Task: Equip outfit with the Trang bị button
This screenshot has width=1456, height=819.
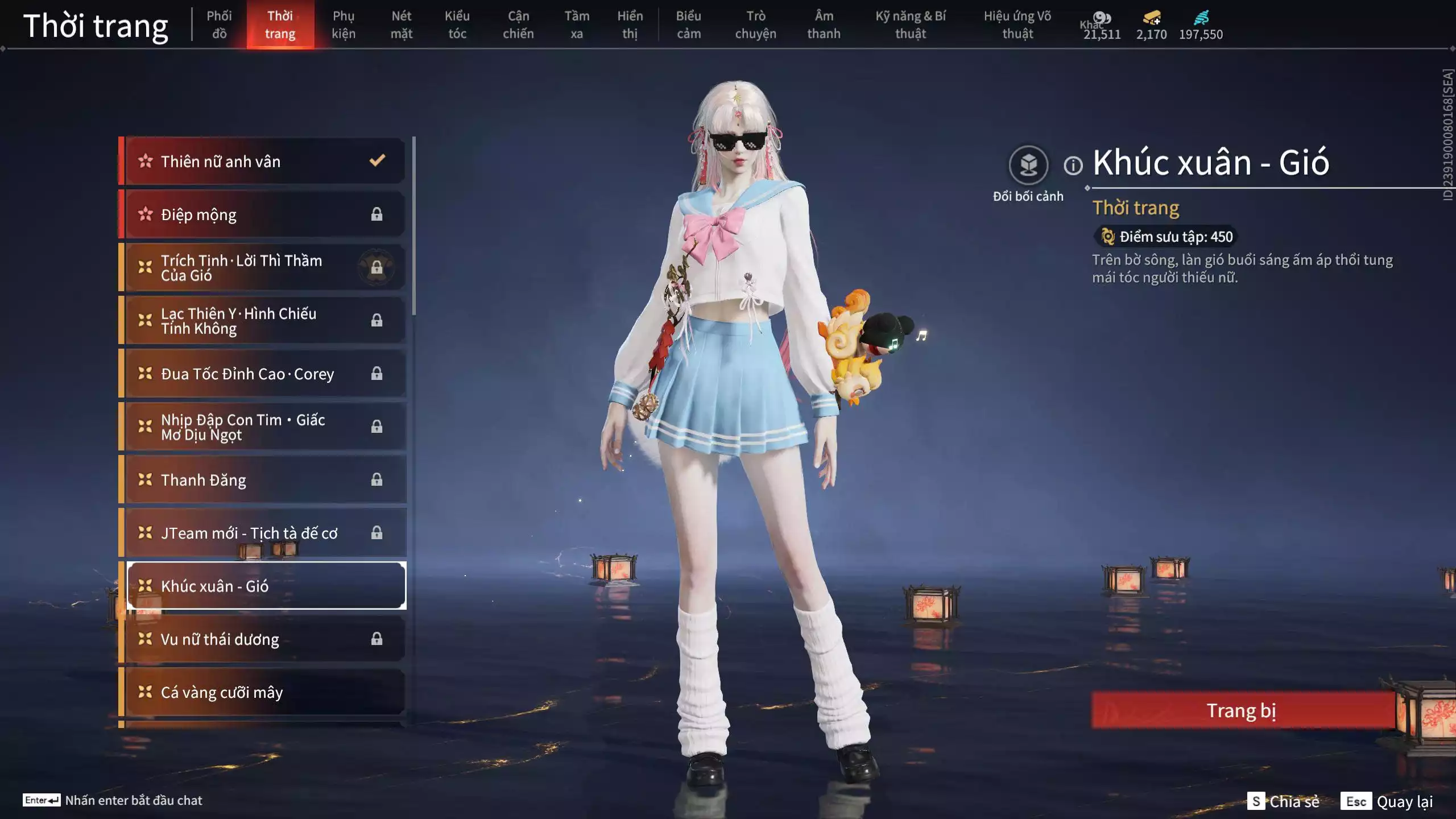Action: (x=1242, y=710)
